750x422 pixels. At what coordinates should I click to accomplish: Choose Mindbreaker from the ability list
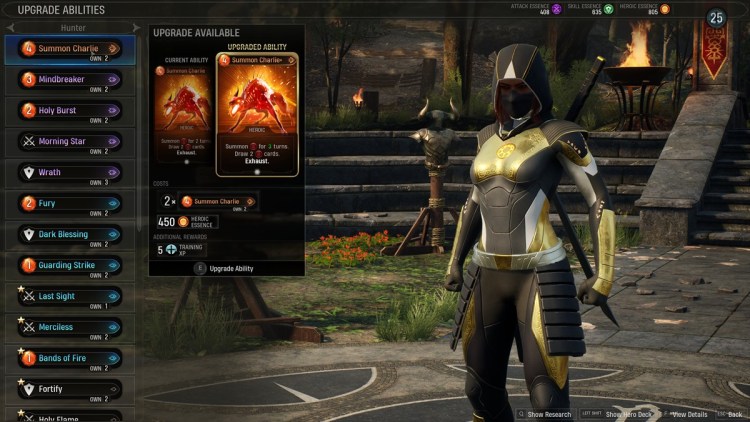(x=68, y=79)
